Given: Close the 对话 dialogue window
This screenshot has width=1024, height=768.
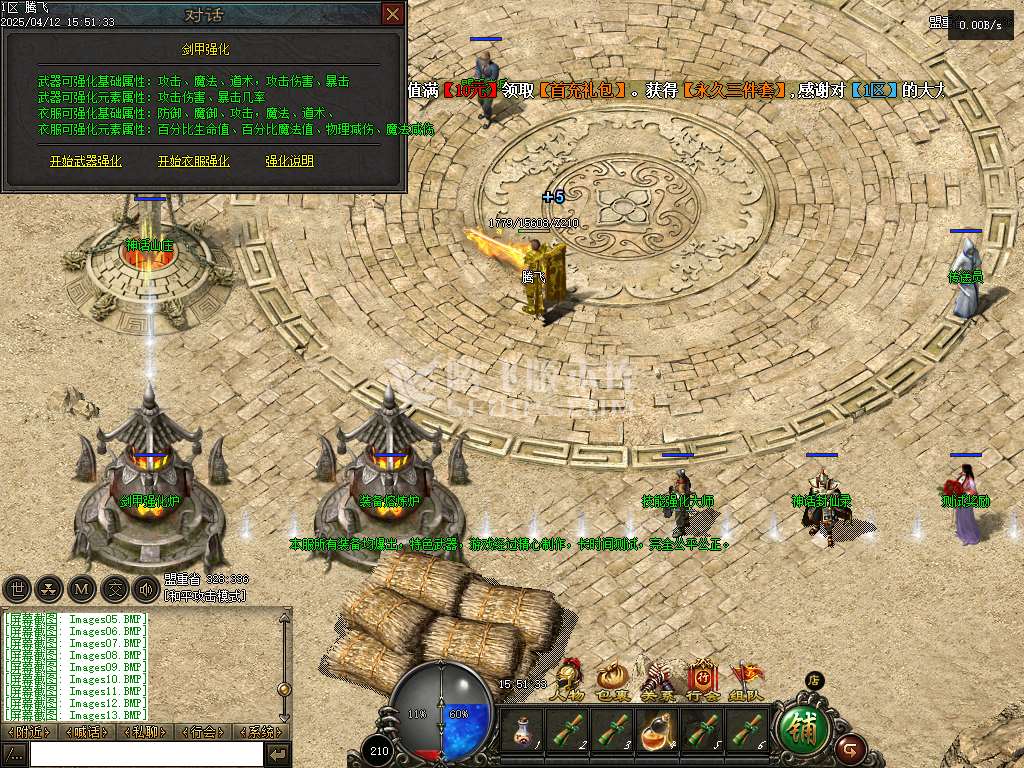Looking at the screenshot, I should click(393, 14).
